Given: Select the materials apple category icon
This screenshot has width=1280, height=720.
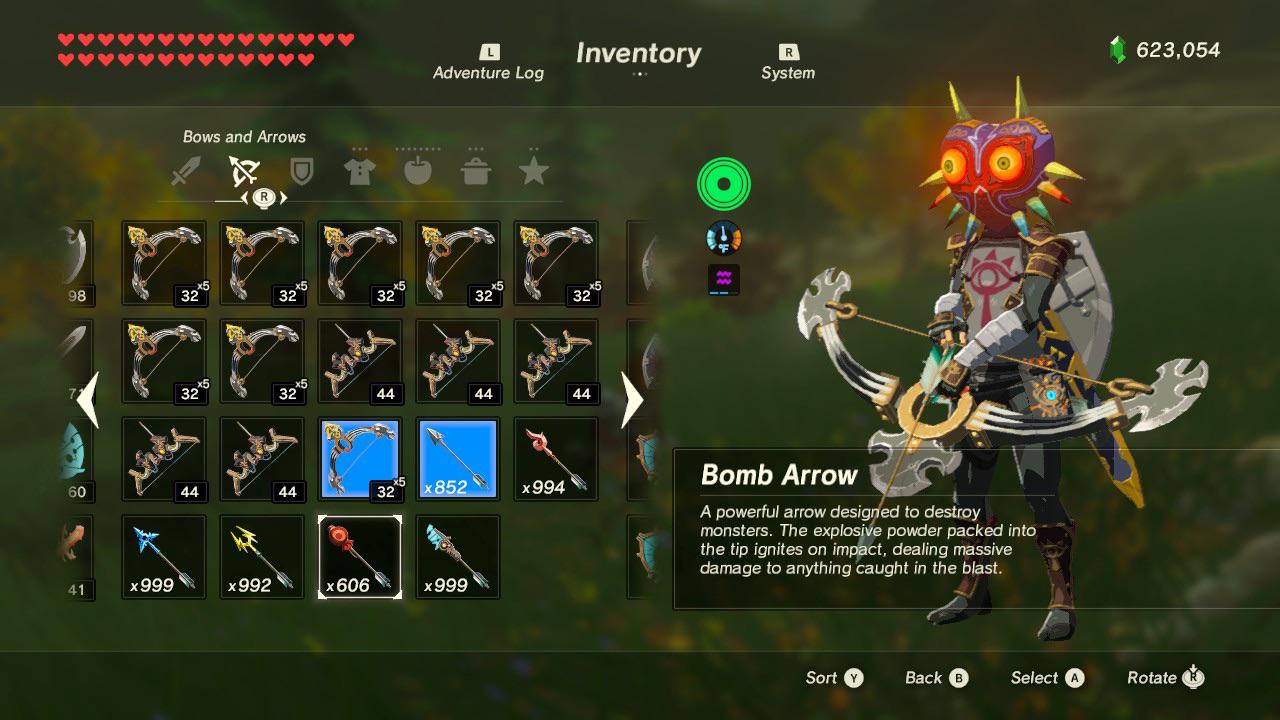Looking at the screenshot, I should click(417, 168).
